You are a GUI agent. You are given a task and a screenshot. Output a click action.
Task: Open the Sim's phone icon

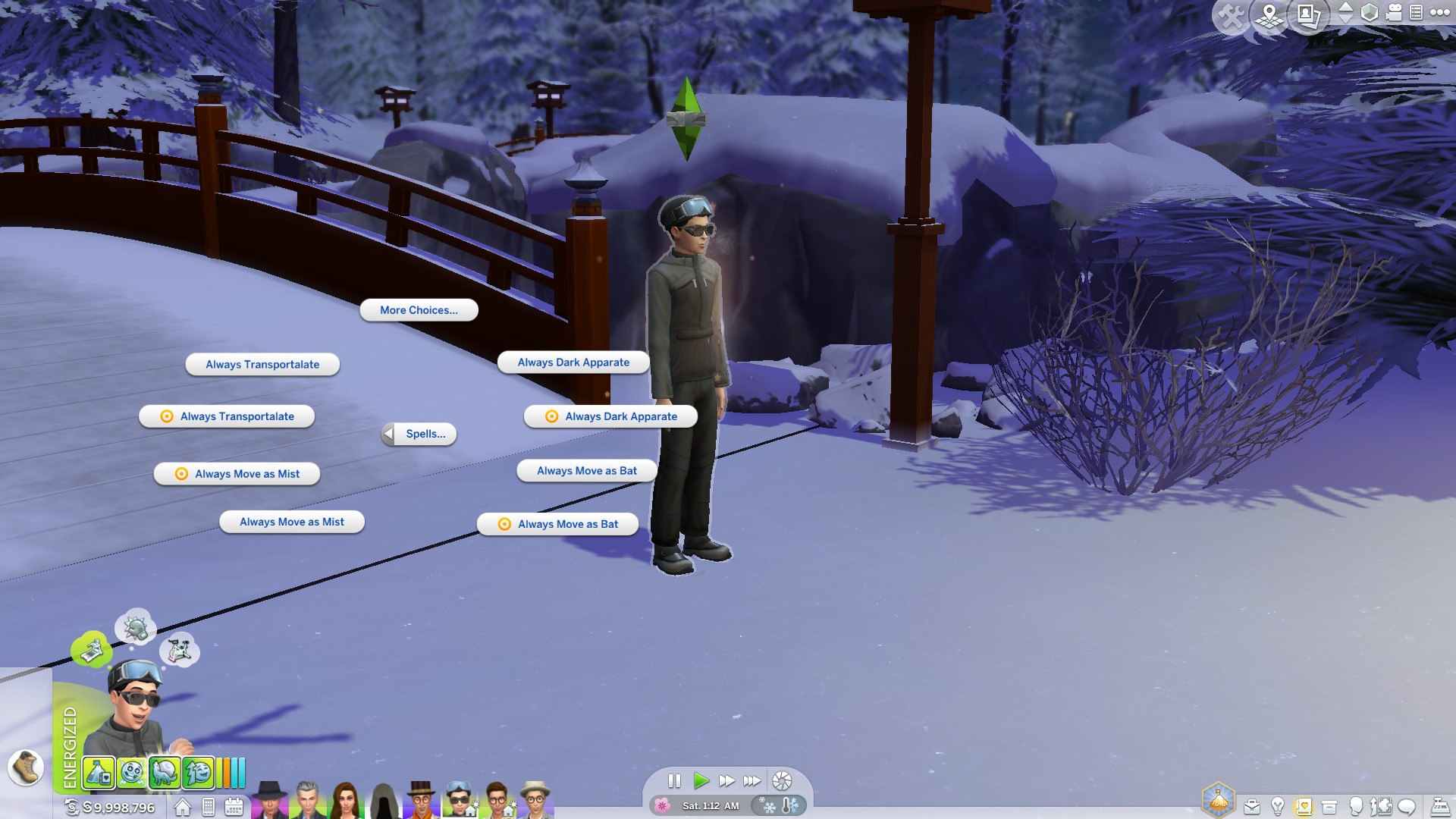click(209, 808)
